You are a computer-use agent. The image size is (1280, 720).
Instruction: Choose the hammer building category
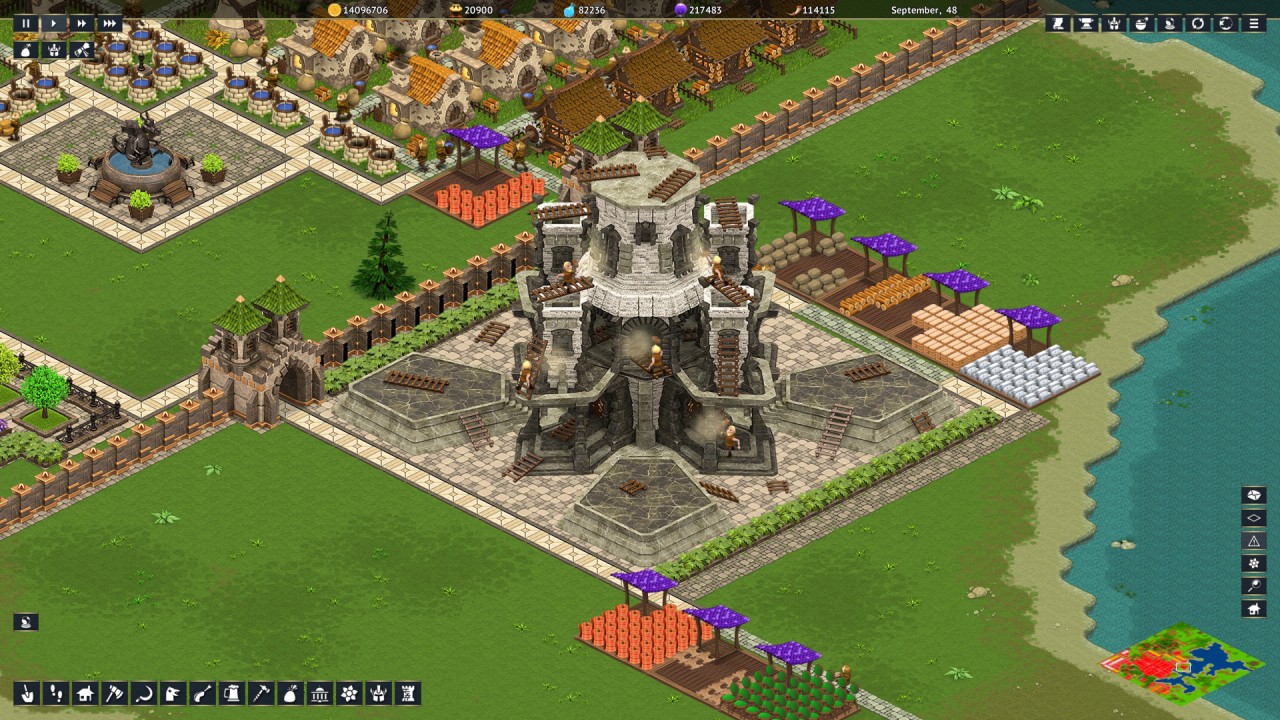tap(261, 693)
